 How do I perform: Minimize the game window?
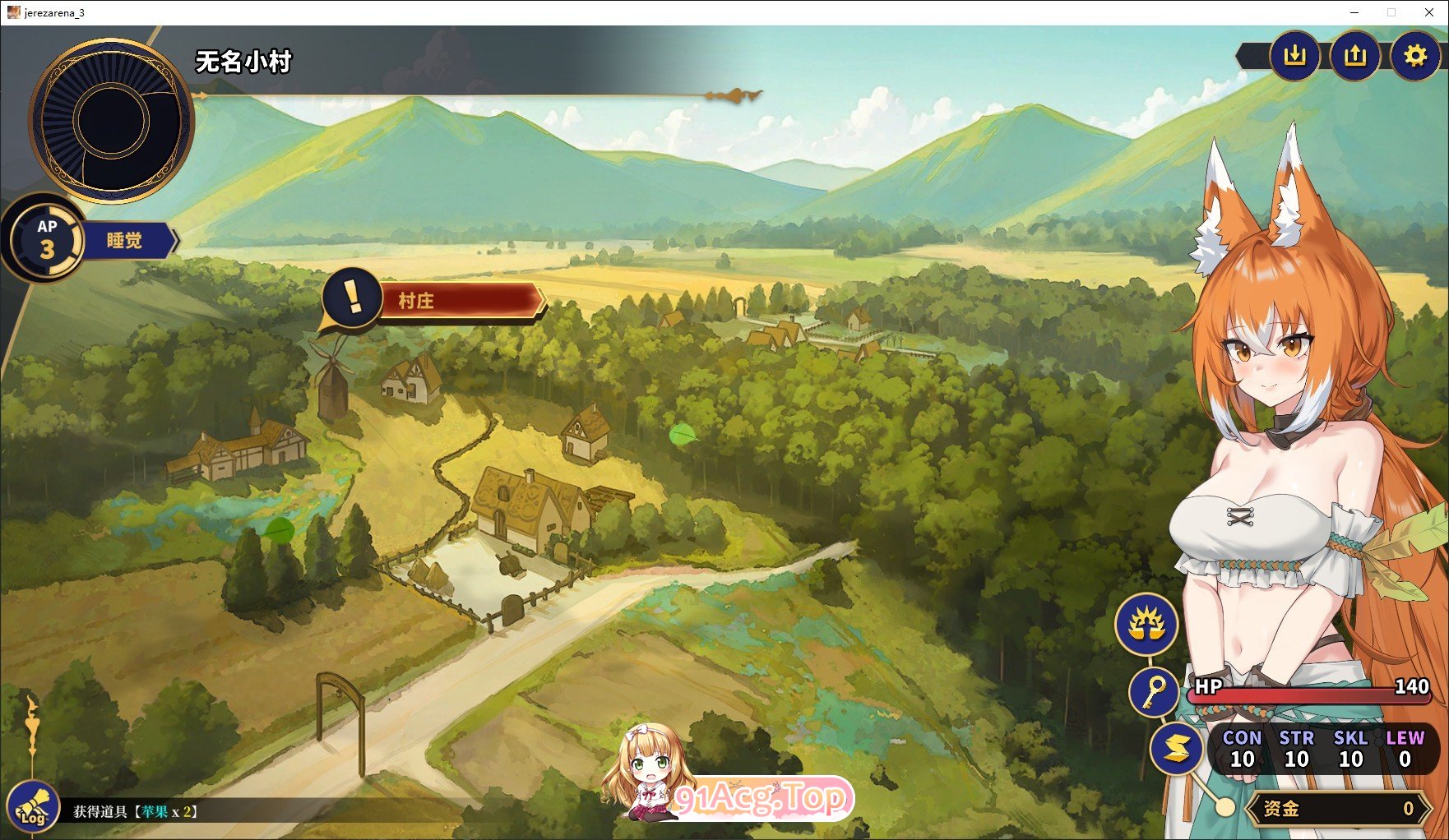tap(1354, 12)
